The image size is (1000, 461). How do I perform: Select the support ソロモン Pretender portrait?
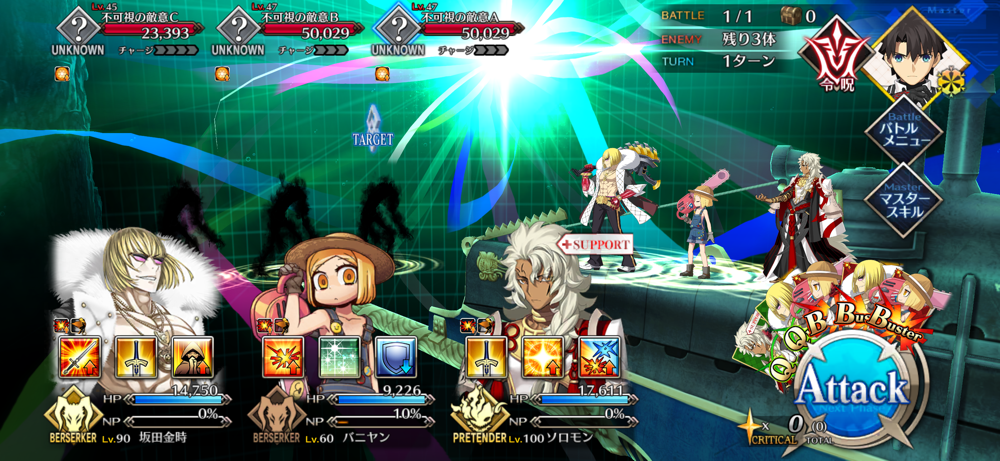coord(540,290)
